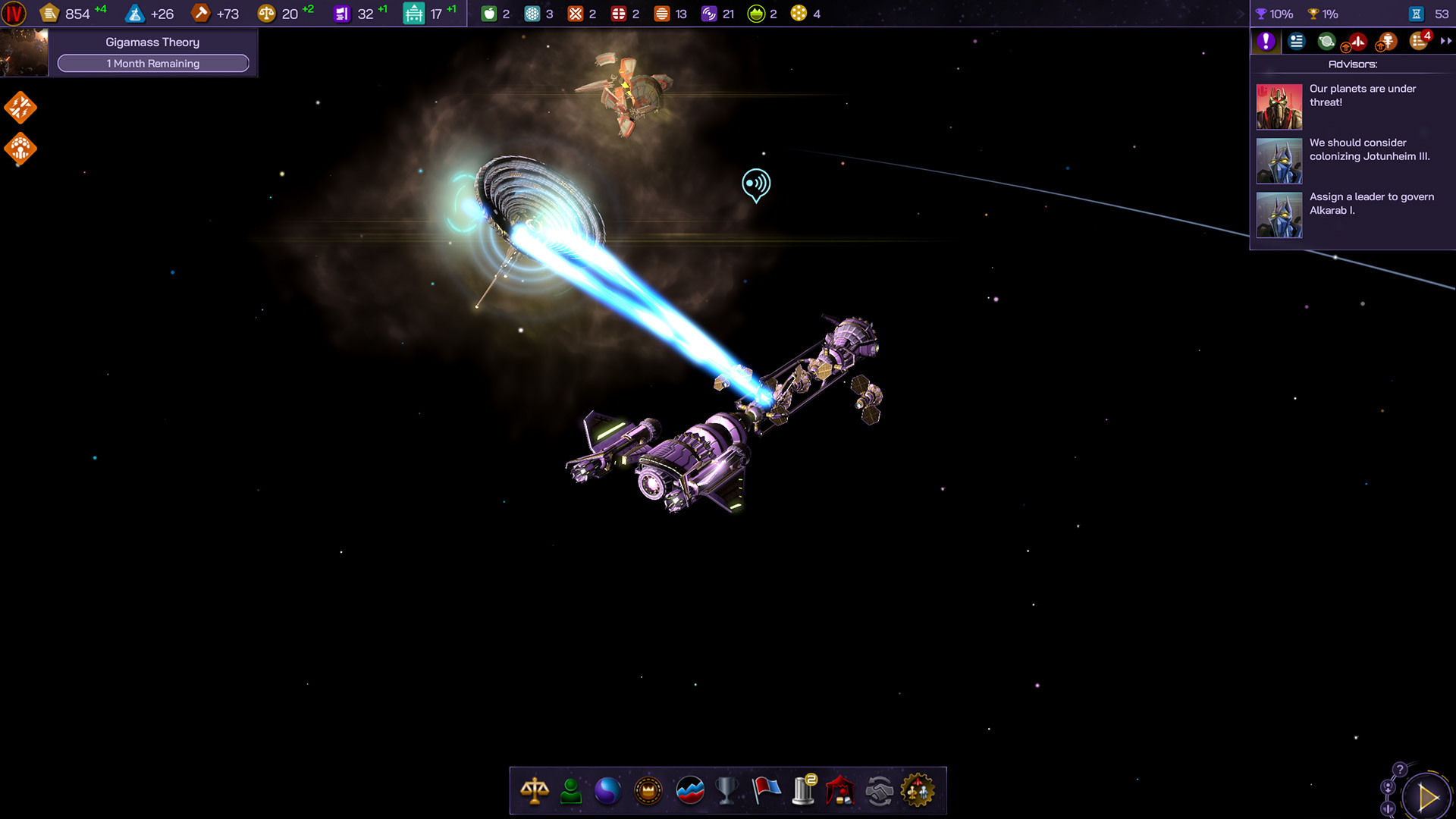1456x819 pixels.
Task: Click the End Turn play button
Action: 1426,797
